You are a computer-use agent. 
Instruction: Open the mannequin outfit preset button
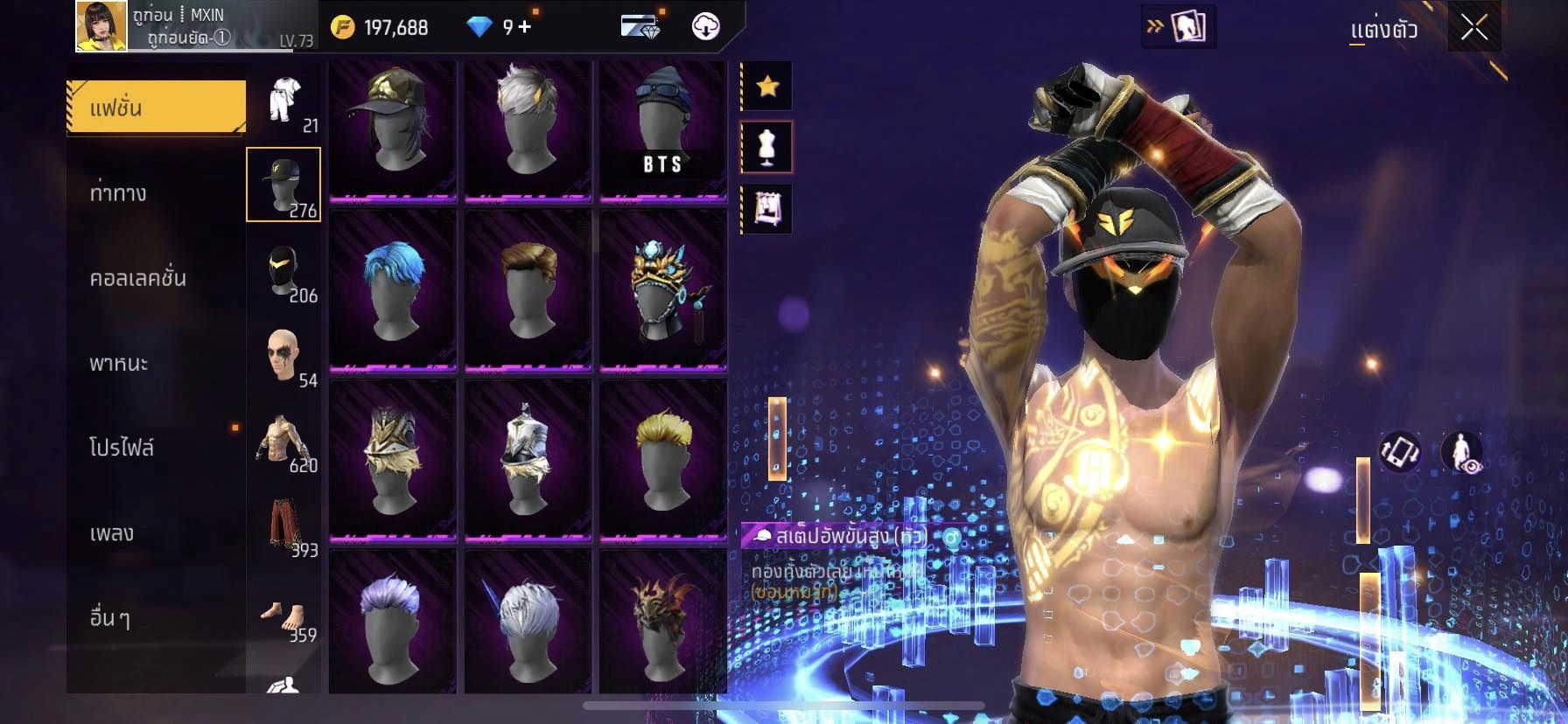click(x=767, y=147)
